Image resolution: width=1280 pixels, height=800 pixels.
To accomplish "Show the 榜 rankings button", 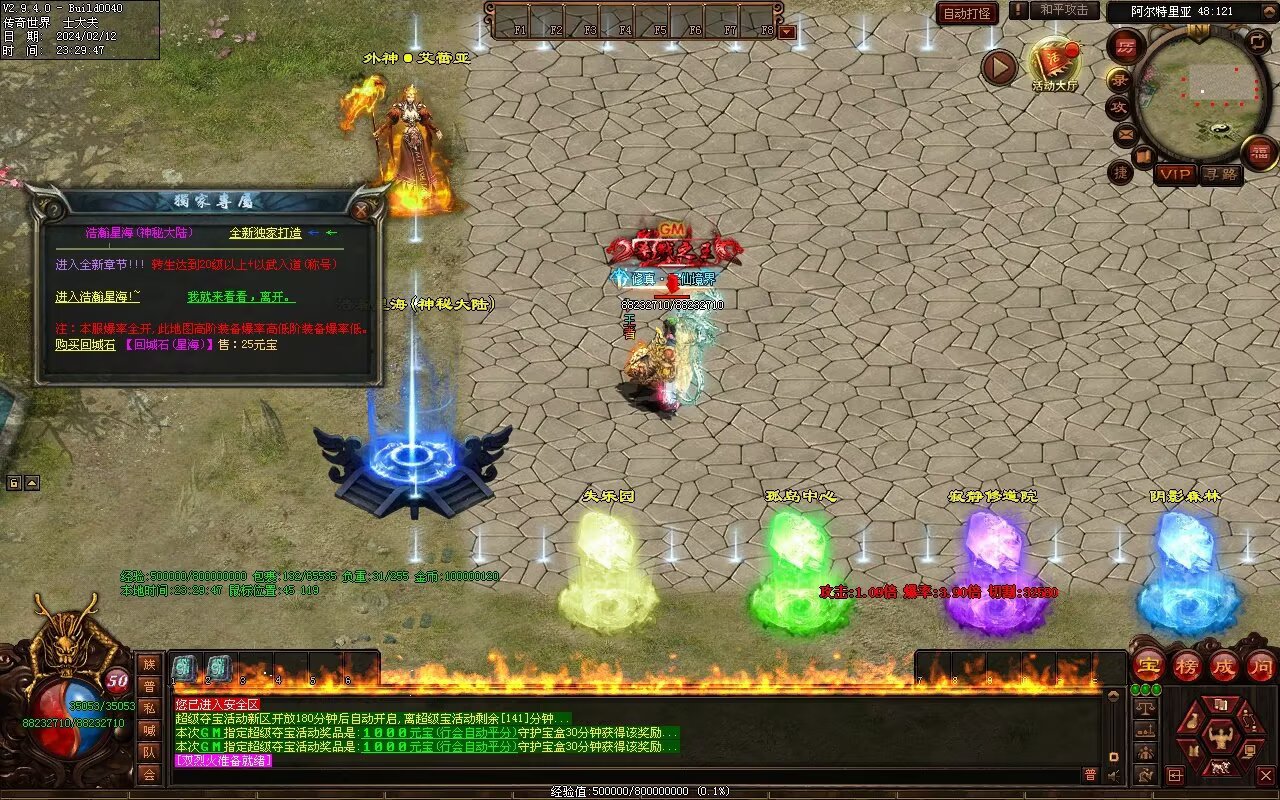I will (x=1187, y=665).
